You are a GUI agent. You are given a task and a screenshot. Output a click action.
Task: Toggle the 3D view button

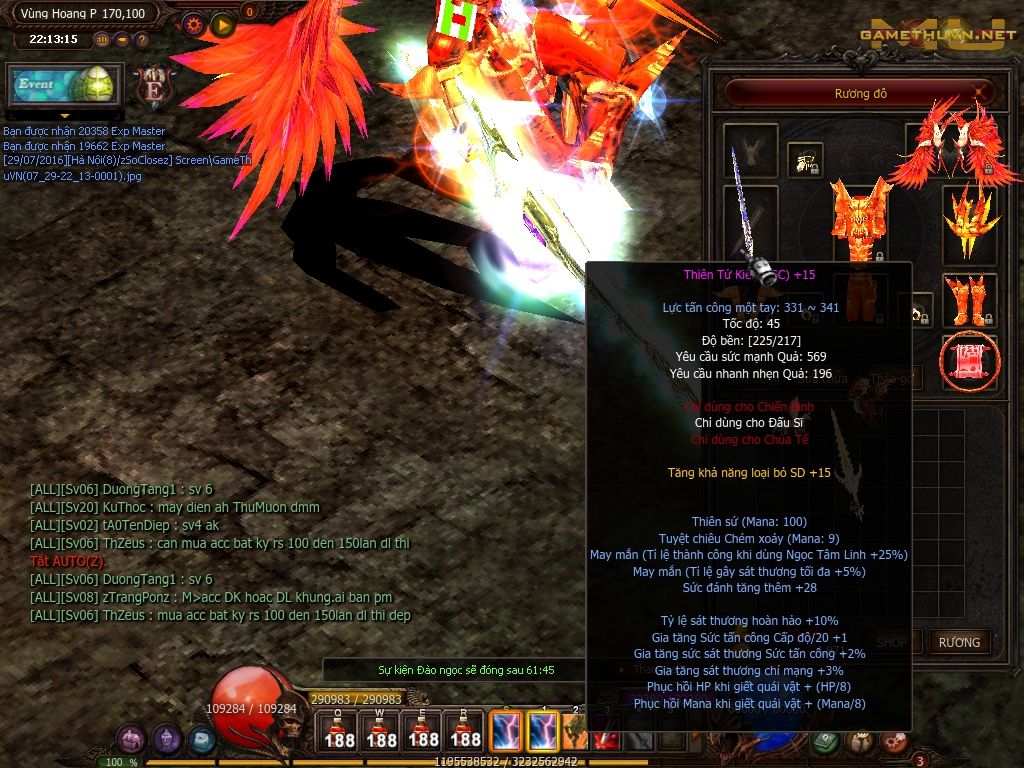point(102,40)
